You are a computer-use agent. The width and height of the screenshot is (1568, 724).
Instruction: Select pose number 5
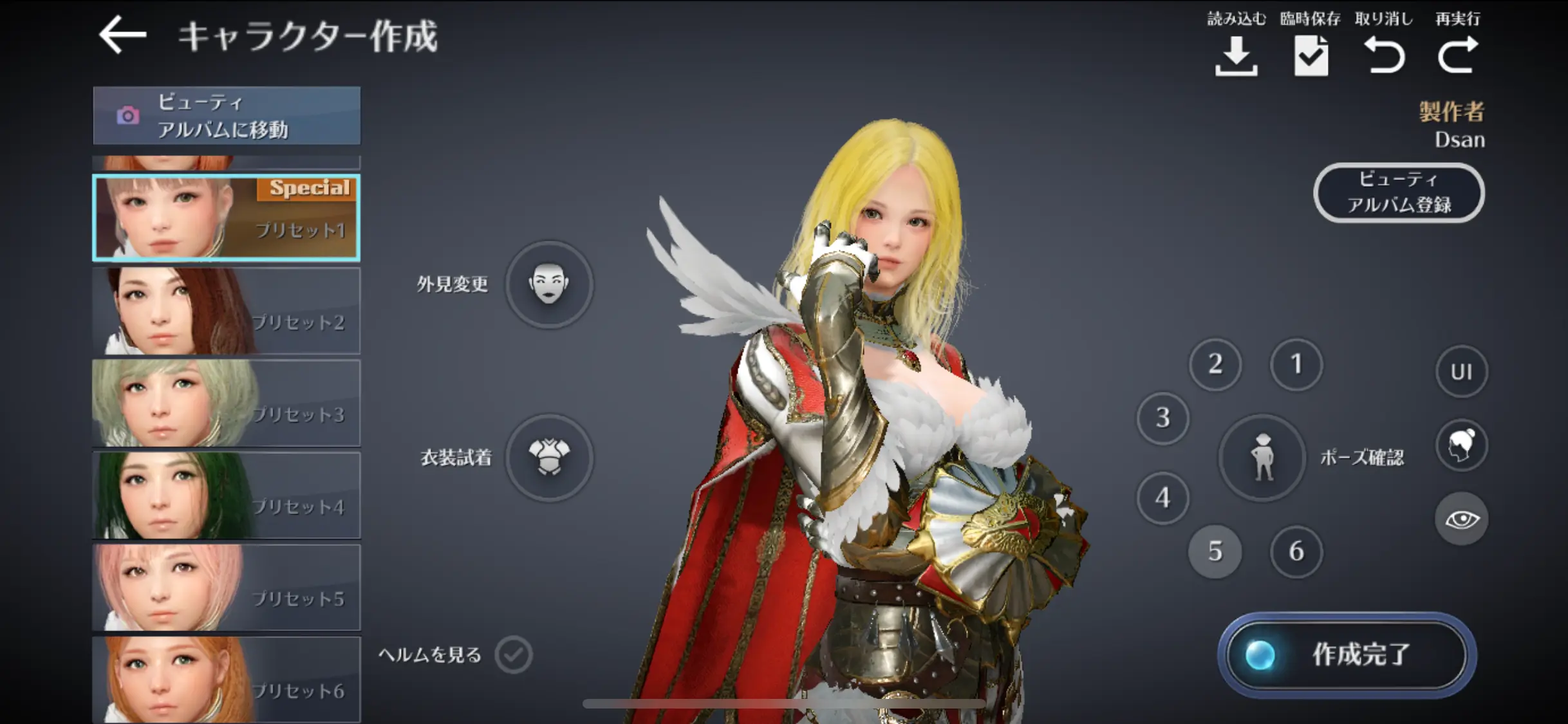pyautogui.click(x=1215, y=552)
